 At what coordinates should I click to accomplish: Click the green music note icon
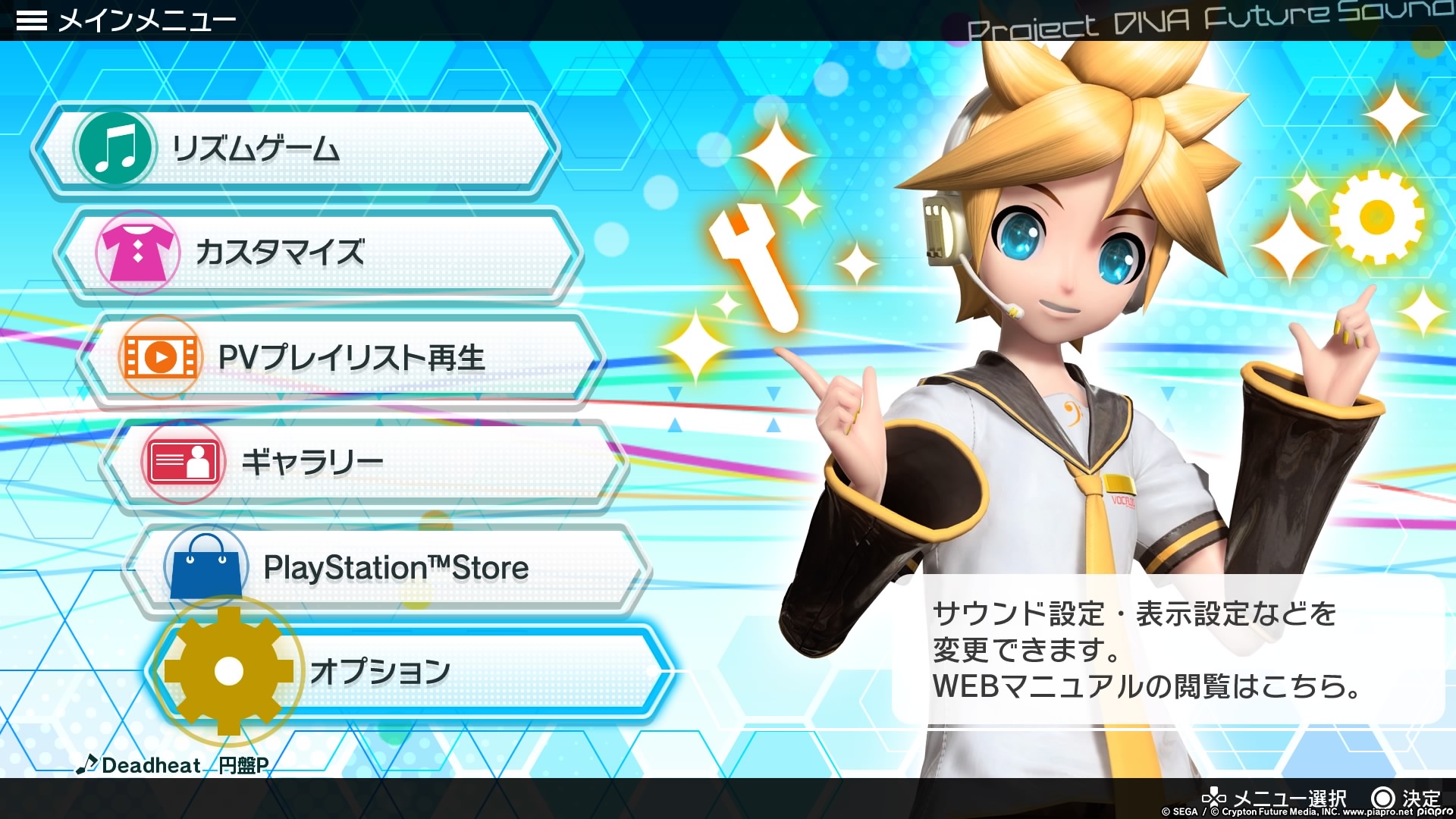coord(115,149)
